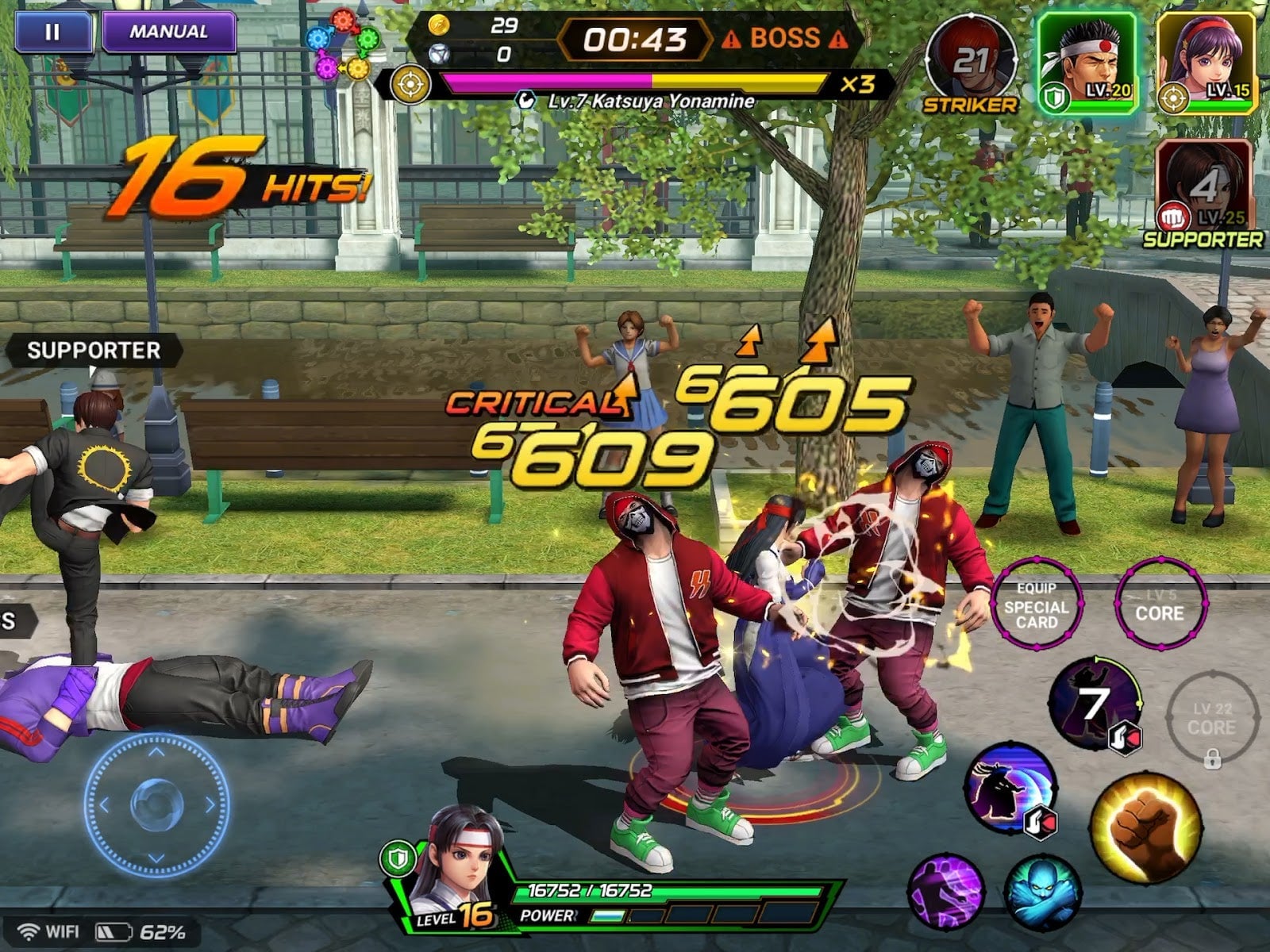Screen dimensions: 1270x952
Task: Toggle the MANUAL control mode
Action: pos(168,33)
